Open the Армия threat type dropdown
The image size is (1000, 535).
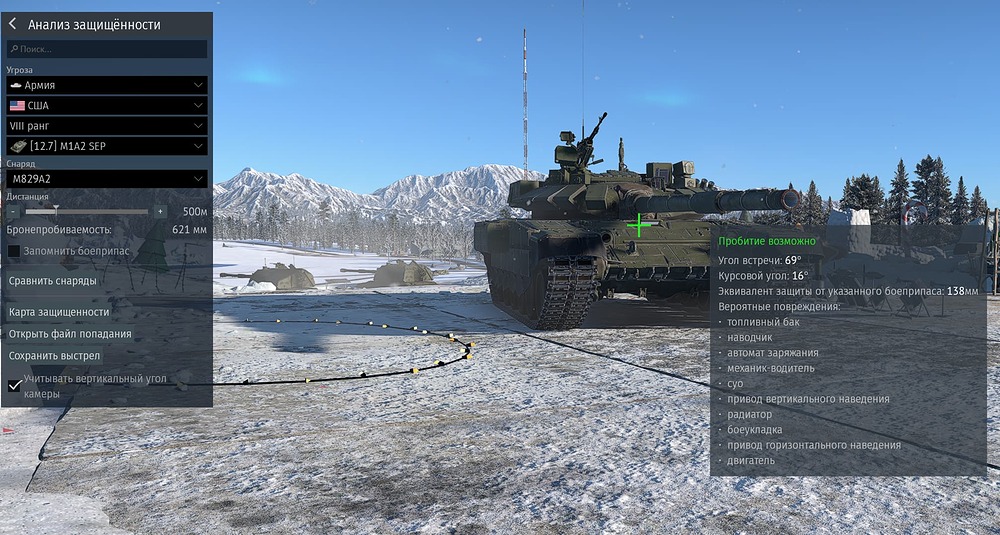[x=107, y=86]
